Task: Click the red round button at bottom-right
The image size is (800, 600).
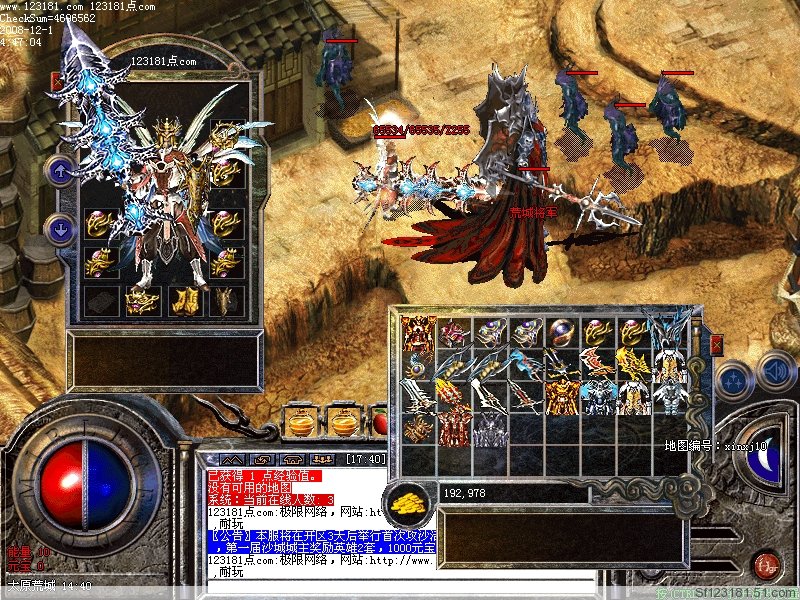Action: 766,566
